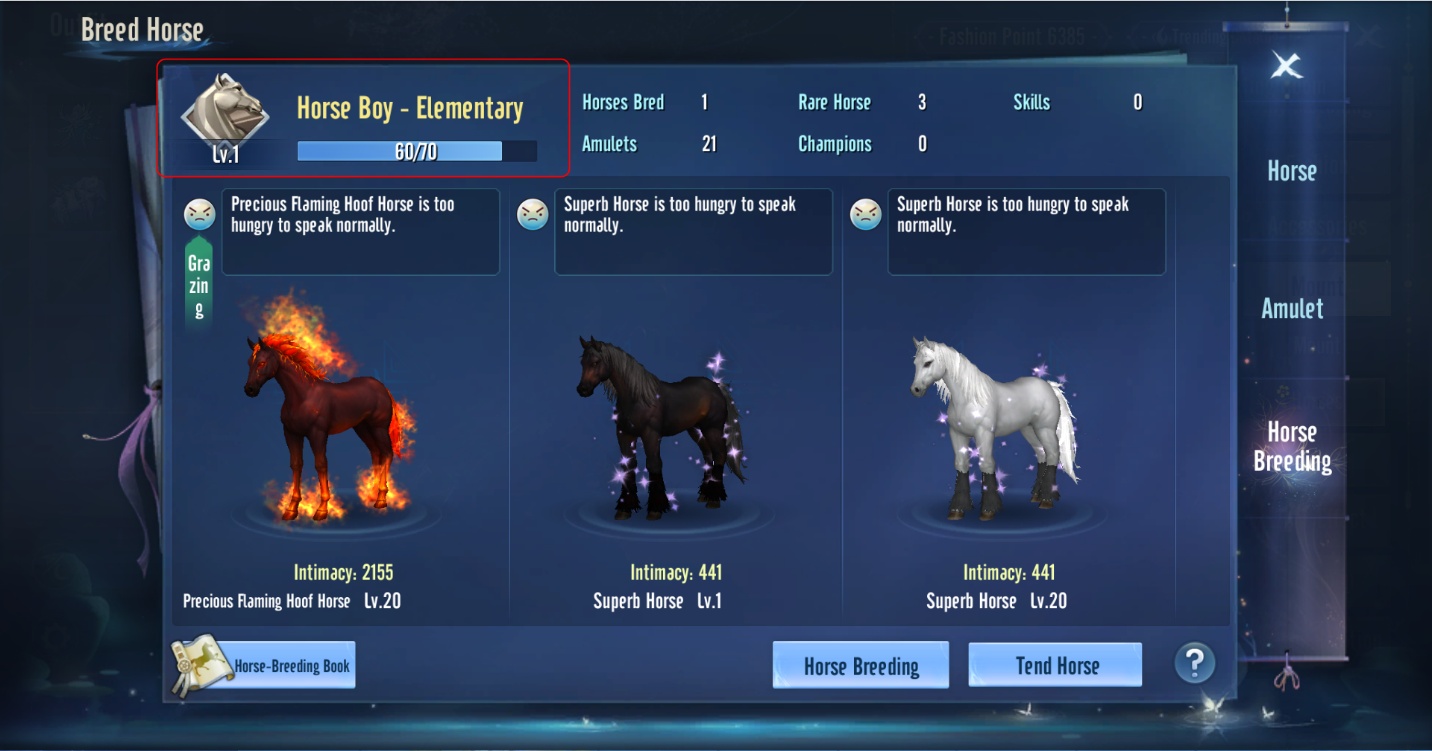Choose the black Superb Horse
The height and width of the screenshot is (751, 1432).
(660, 428)
